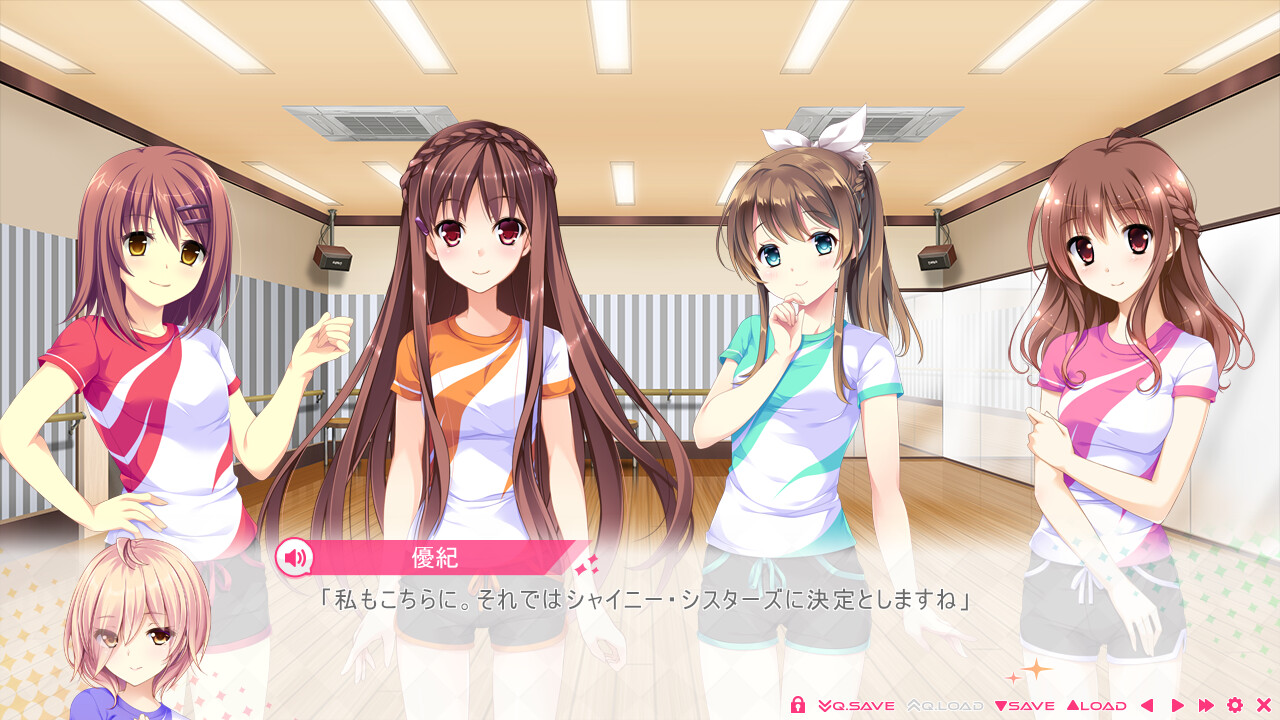Toggle message window visibility via X icon
This screenshot has width=1280, height=720.
(x=1265, y=705)
